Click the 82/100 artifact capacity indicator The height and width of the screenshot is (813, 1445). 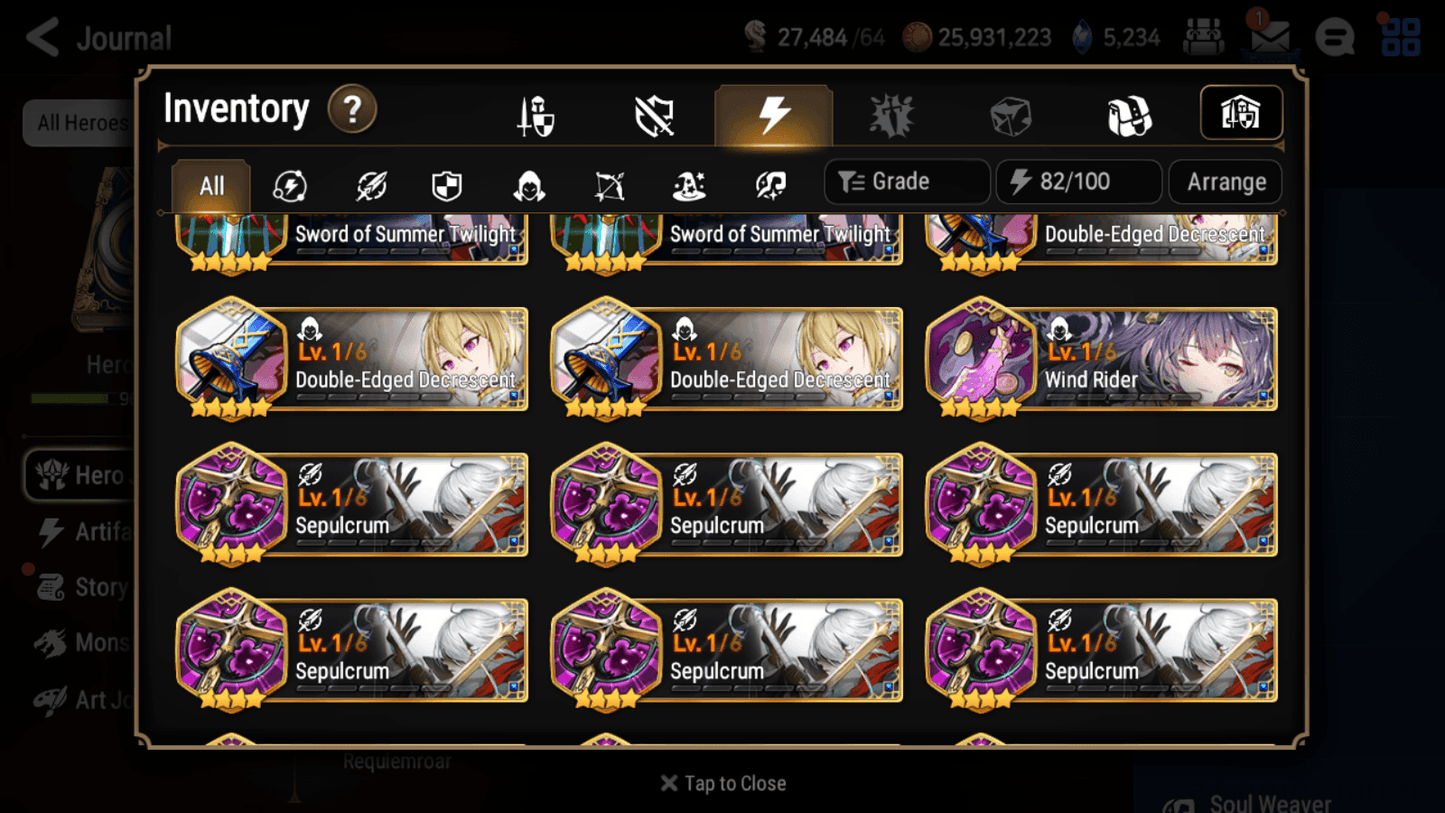(1078, 182)
